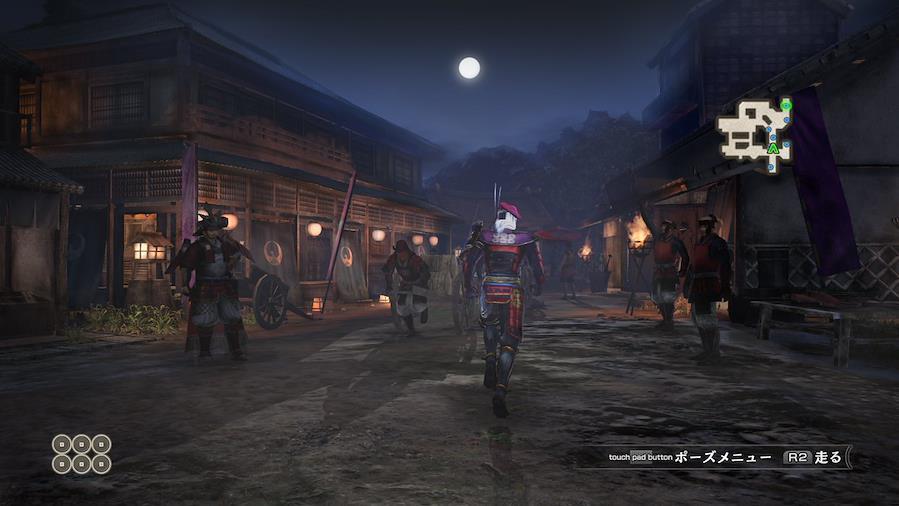Select the ポーズメニュー pause menu label
Image resolution: width=899 pixels, height=506 pixels.
[722, 457]
